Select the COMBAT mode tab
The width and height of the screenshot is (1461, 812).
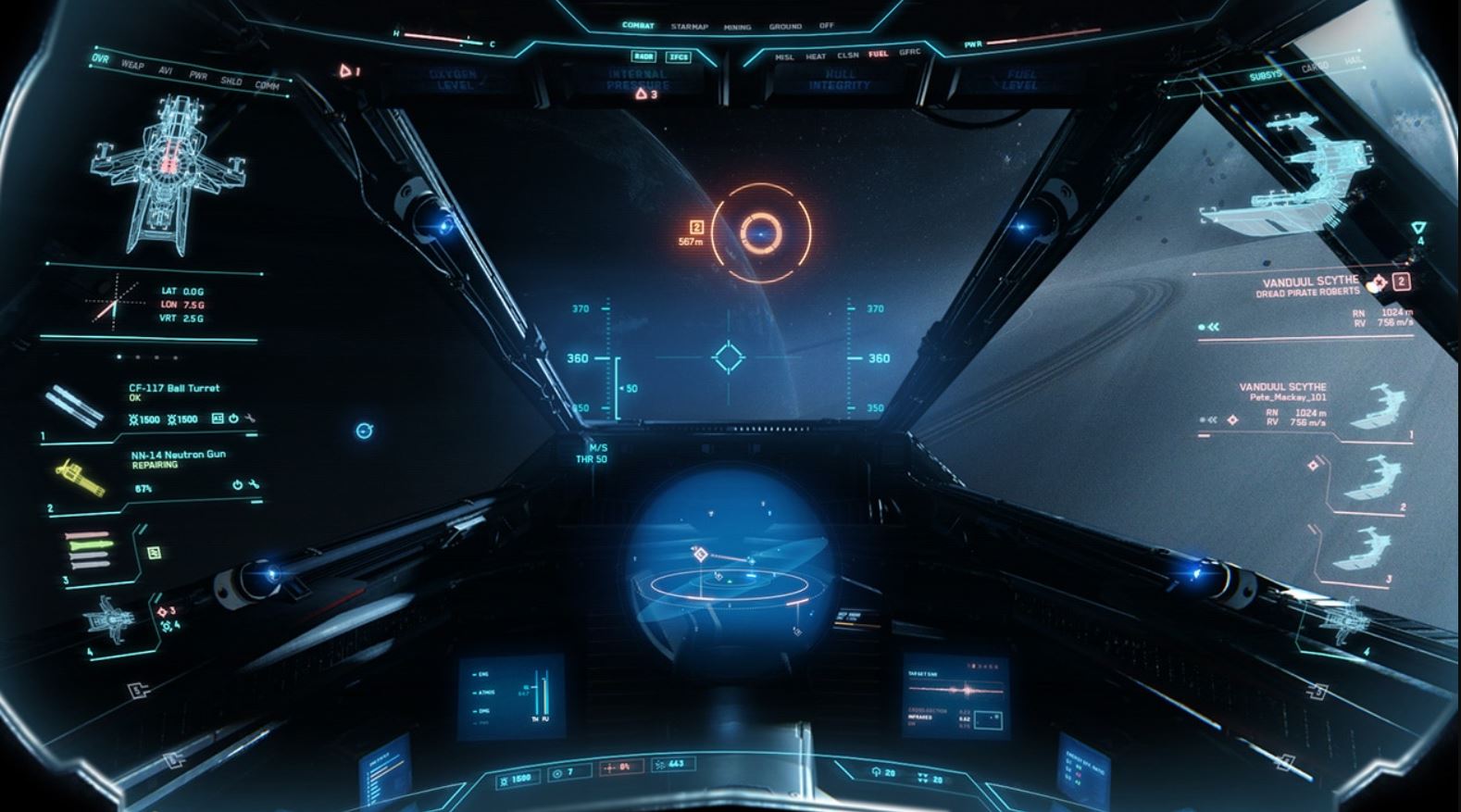click(x=638, y=26)
